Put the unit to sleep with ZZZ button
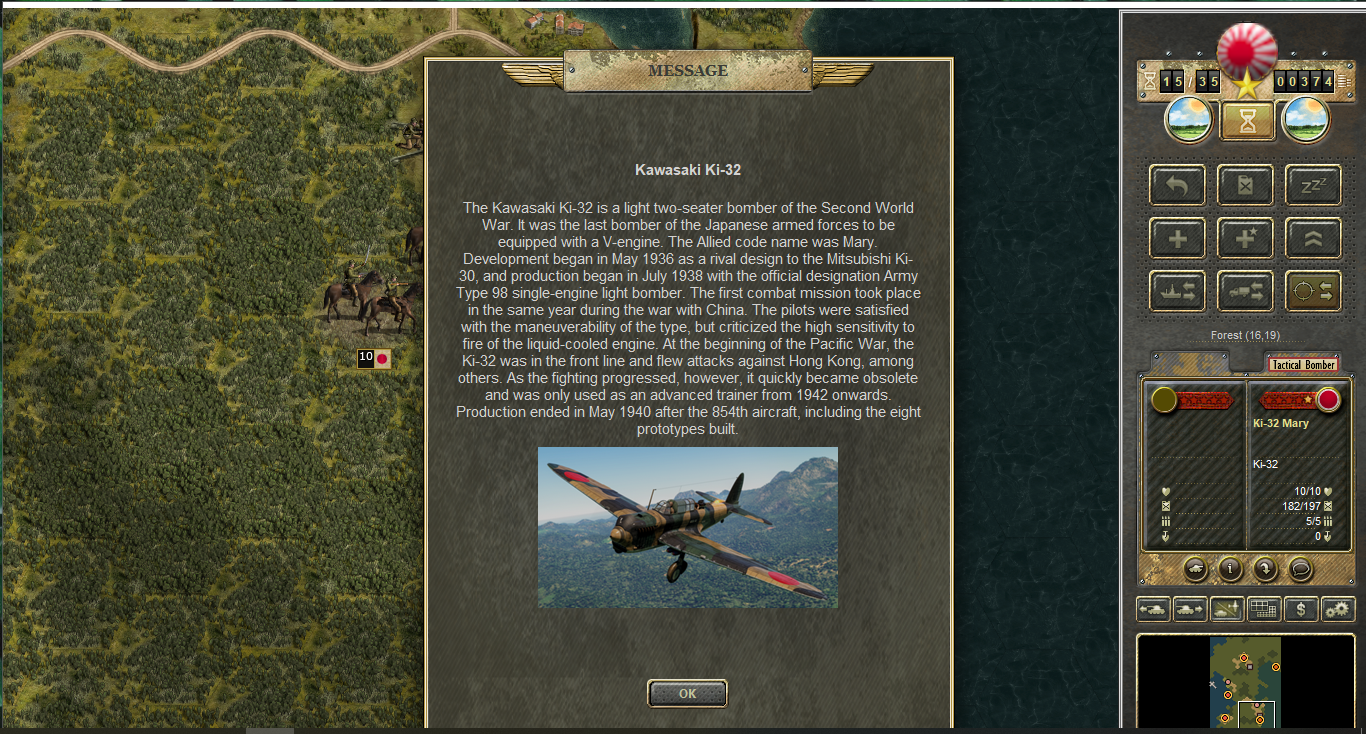1366x734 pixels. point(1312,185)
